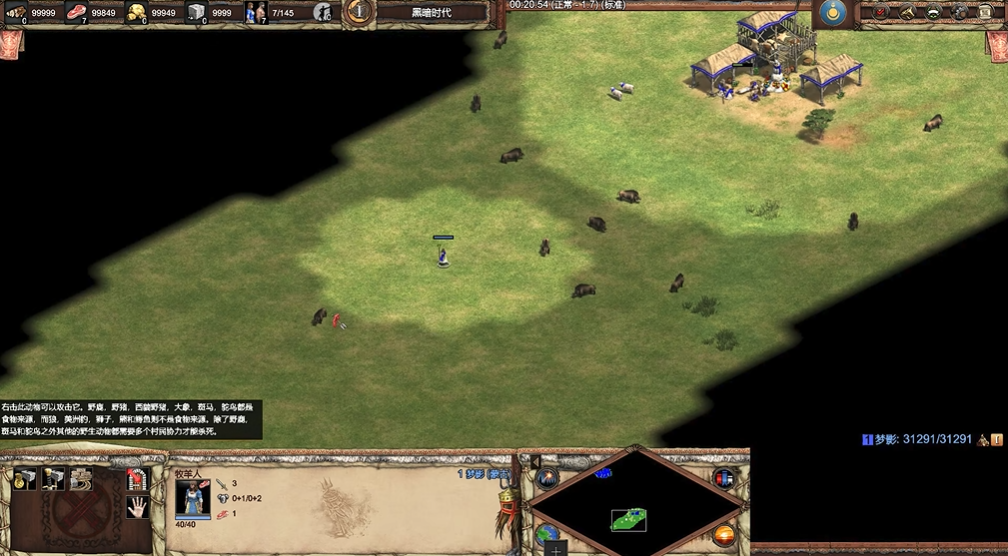The height and width of the screenshot is (556, 1008).
Task: Open the diplomacy handshake button
Action: (934, 12)
